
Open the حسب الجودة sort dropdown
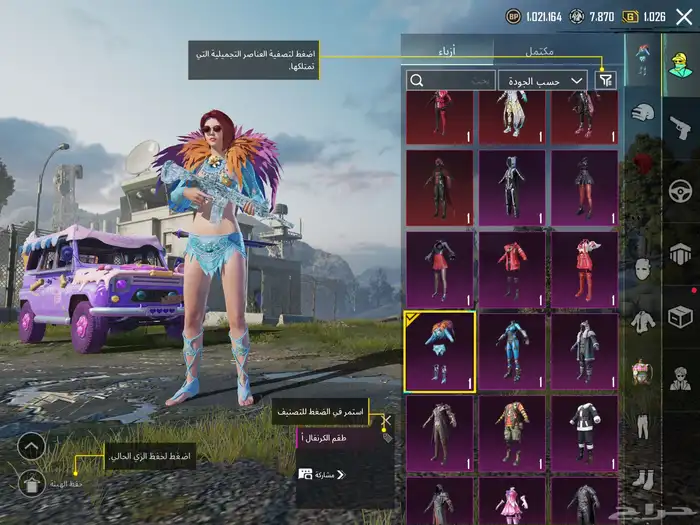tap(544, 80)
